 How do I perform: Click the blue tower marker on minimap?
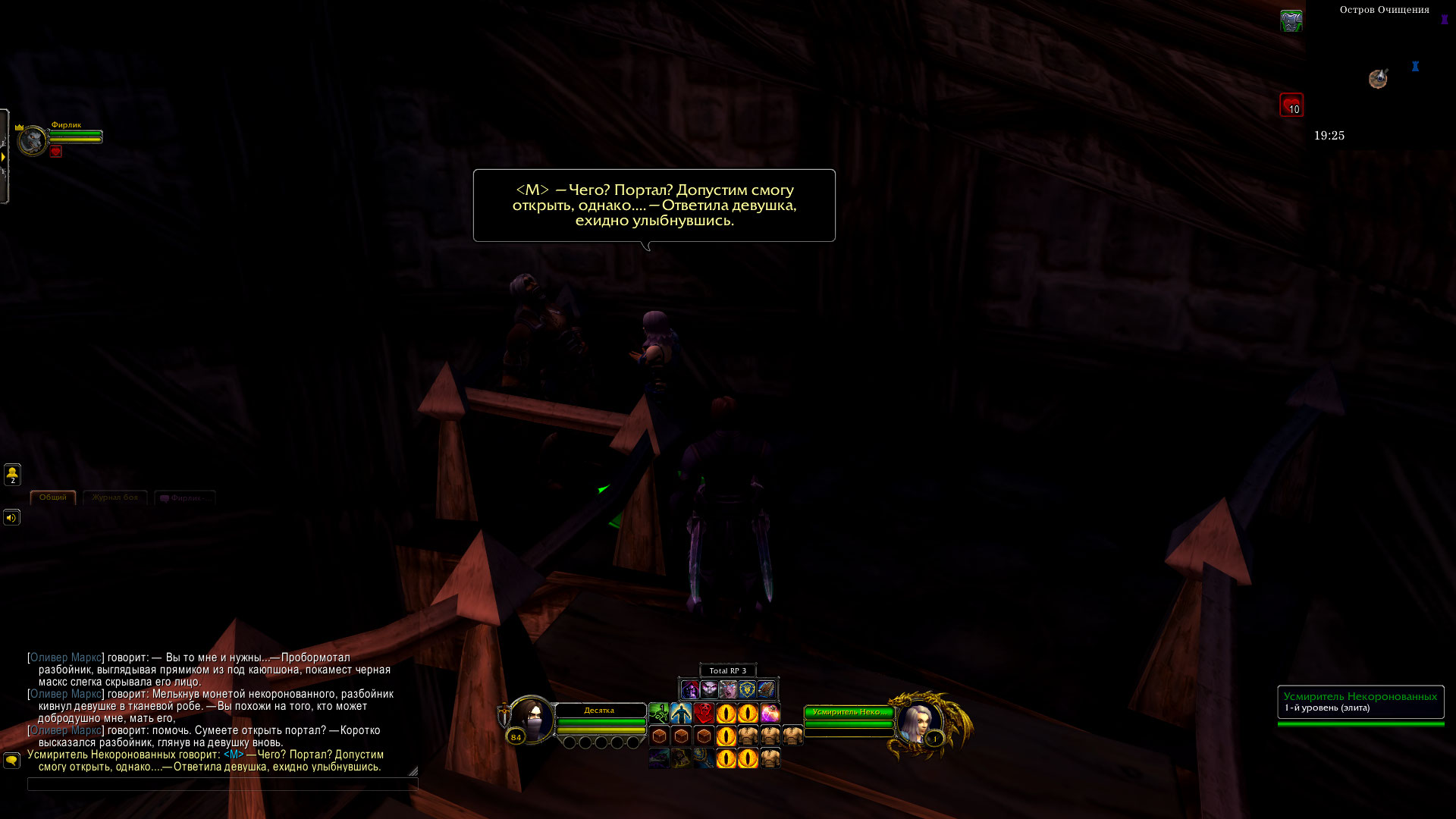pos(1415,67)
